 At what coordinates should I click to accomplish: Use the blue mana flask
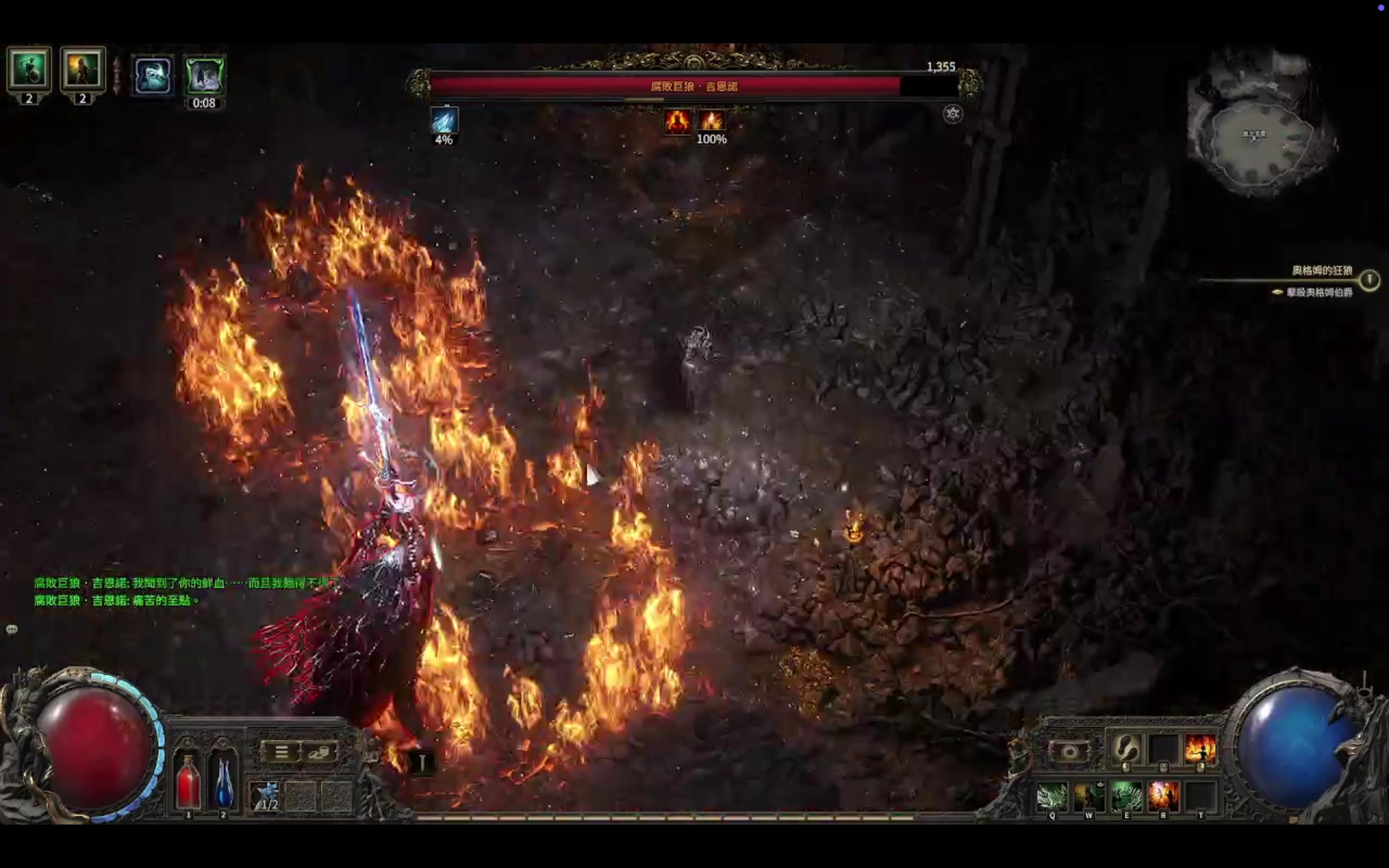click(223, 782)
